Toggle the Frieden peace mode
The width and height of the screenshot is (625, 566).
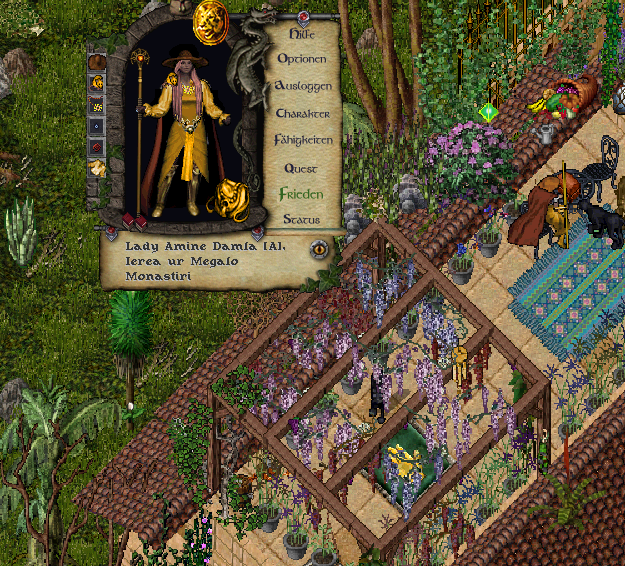(301, 193)
